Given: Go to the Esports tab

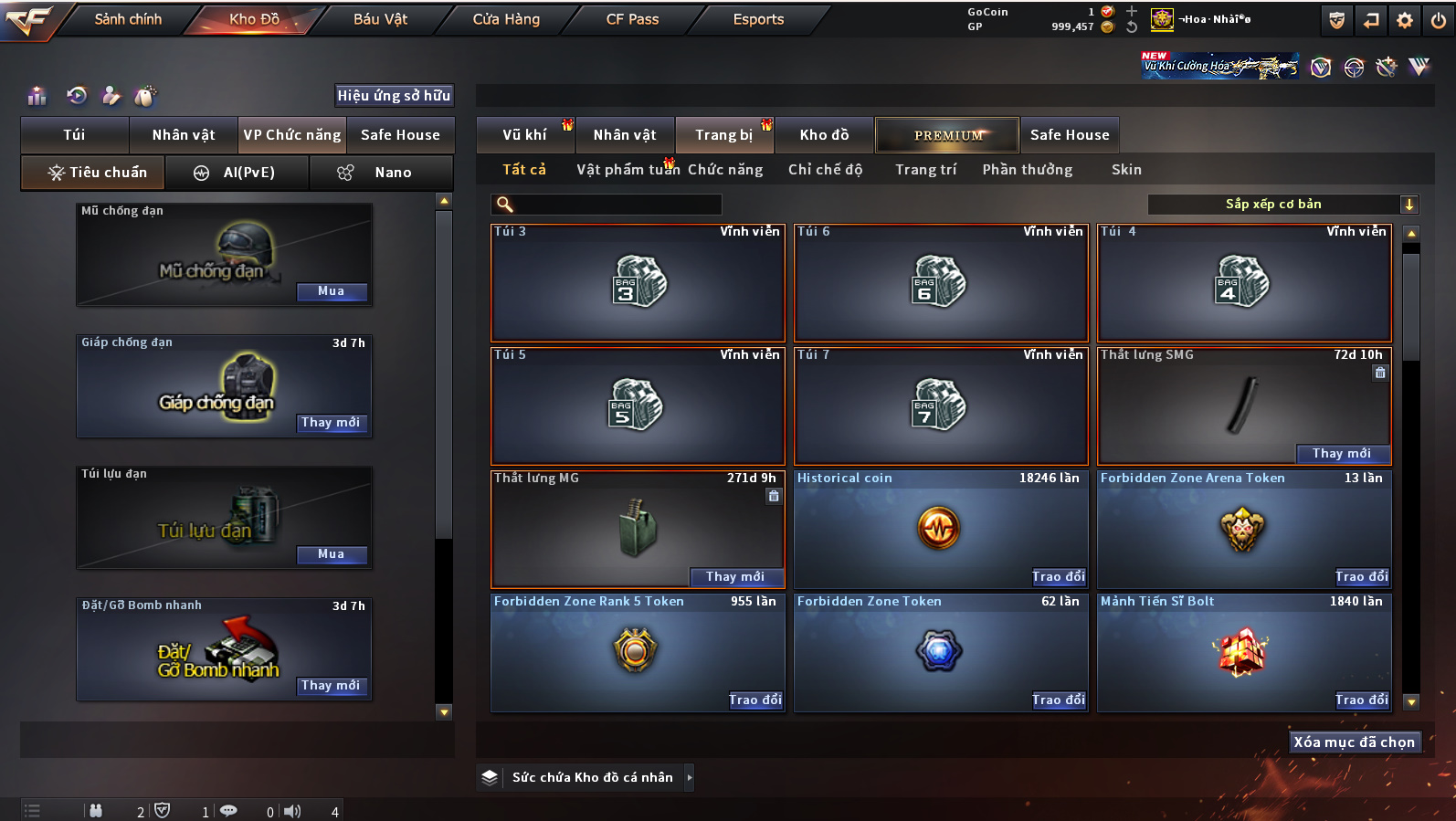Looking at the screenshot, I should click(758, 19).
